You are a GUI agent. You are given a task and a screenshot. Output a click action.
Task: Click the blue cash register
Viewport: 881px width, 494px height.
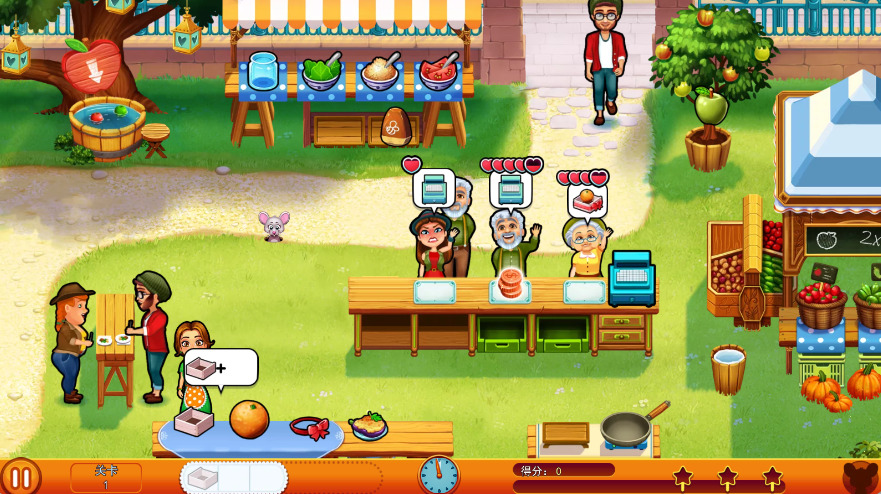point(630,277)
